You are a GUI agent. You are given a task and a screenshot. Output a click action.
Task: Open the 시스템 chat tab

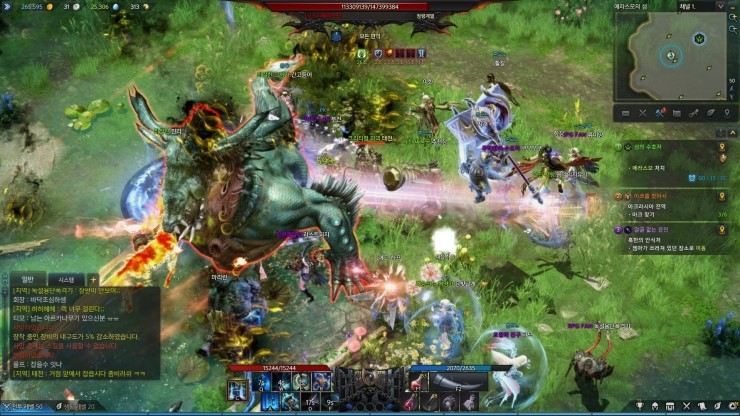tap(67, 279)
